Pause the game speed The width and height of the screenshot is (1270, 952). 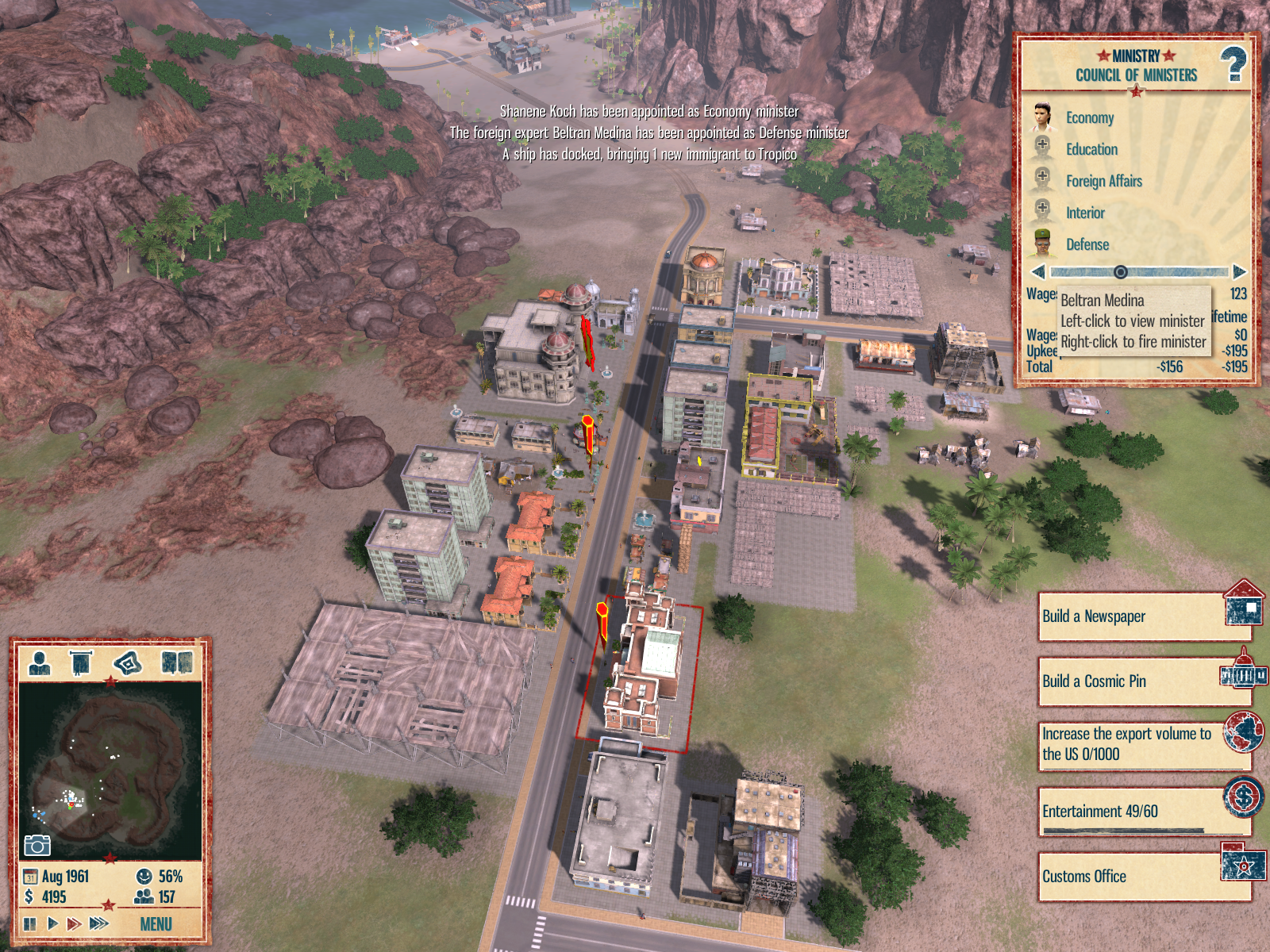tap(30, 923)
